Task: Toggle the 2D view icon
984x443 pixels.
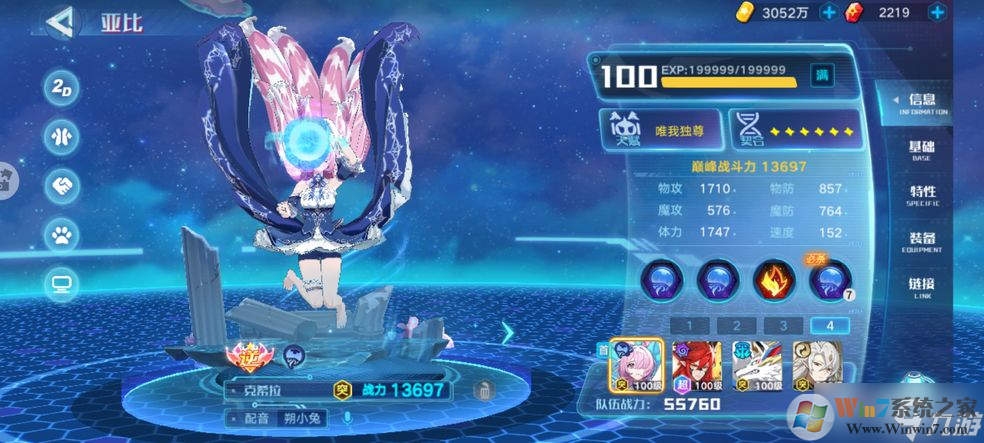Action: pos(62,86)
